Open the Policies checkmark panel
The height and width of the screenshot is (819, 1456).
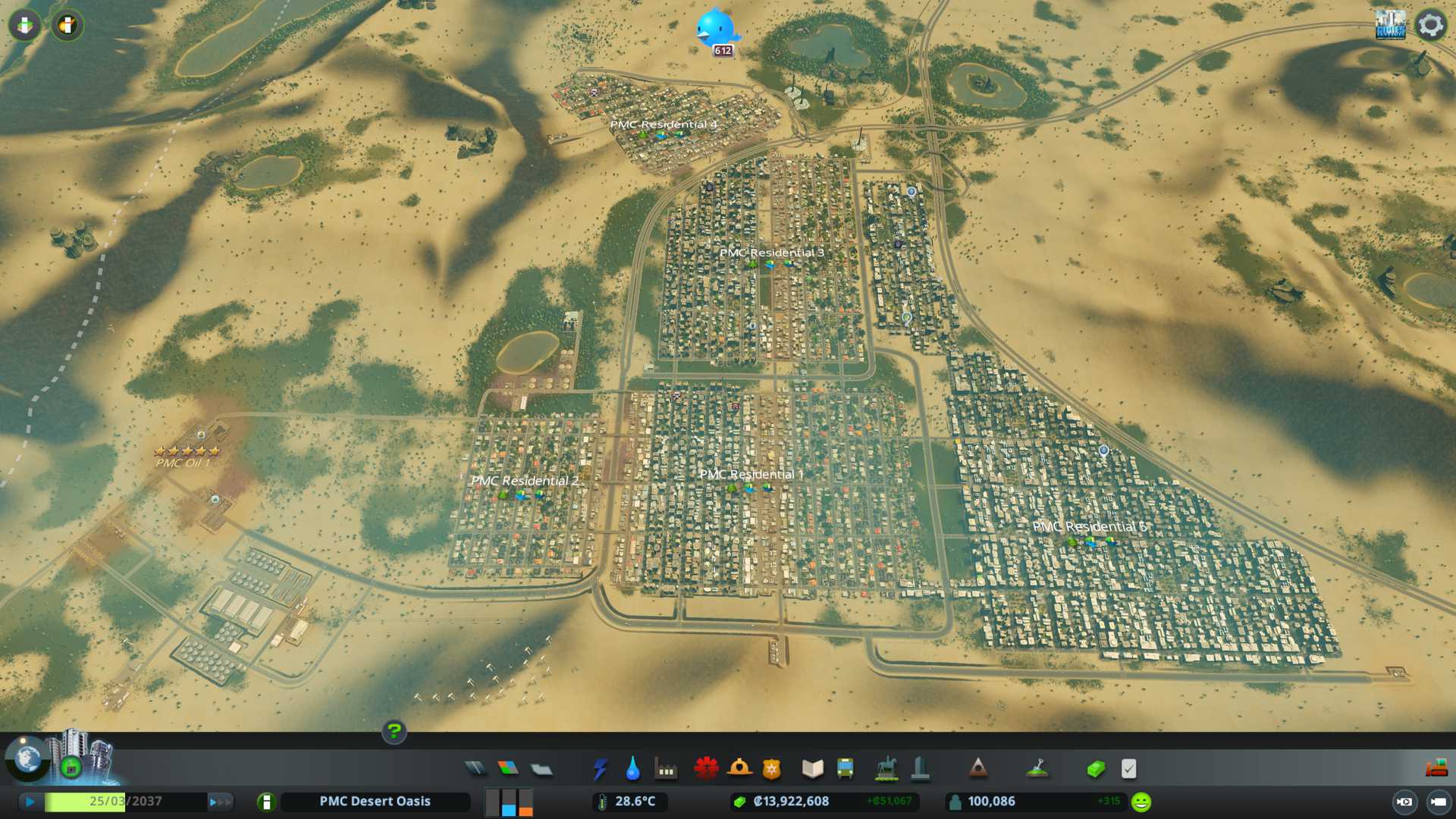pos(1128,769)
